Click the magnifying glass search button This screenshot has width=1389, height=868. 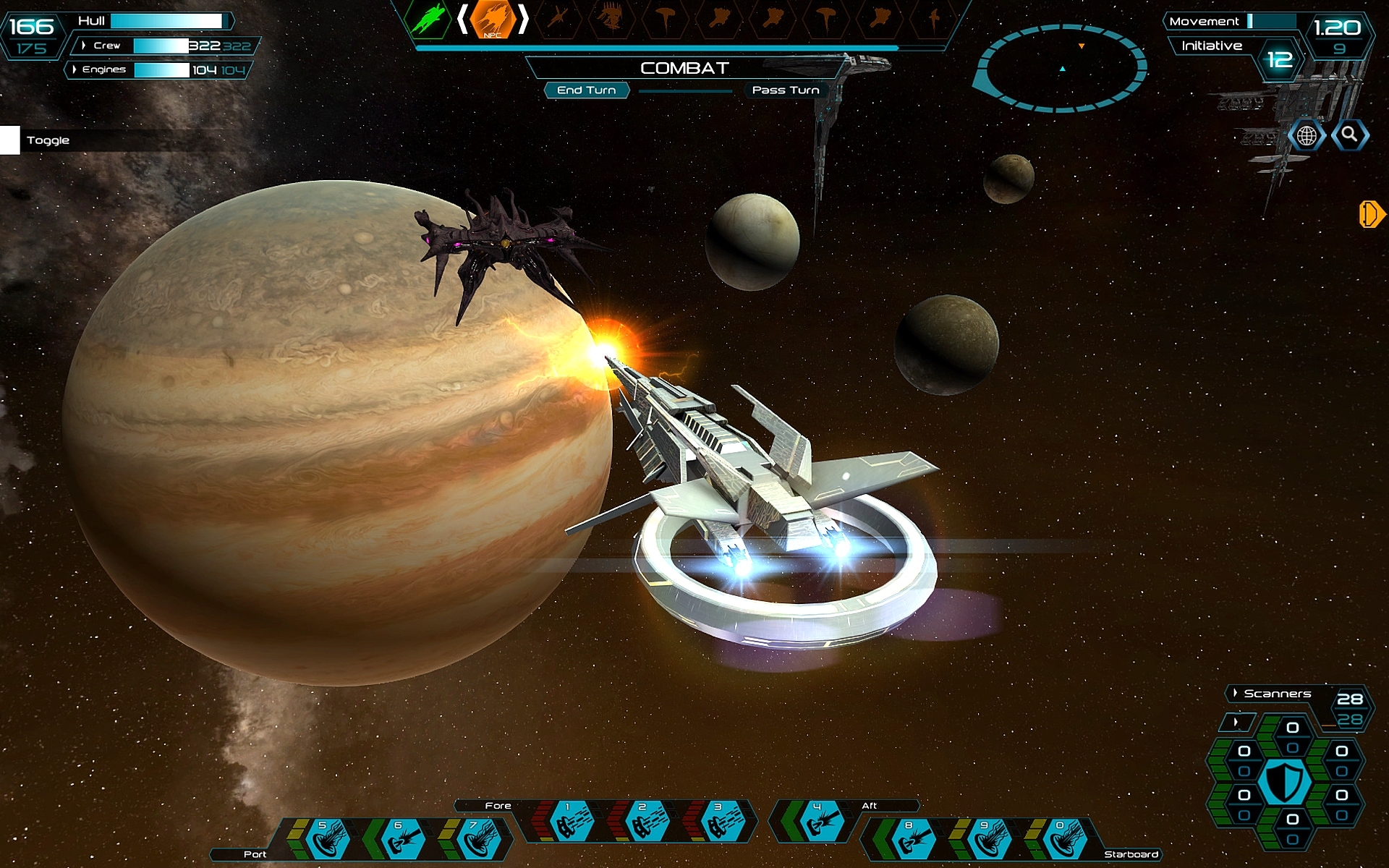pyautogui.click(x=1349, y=135)
